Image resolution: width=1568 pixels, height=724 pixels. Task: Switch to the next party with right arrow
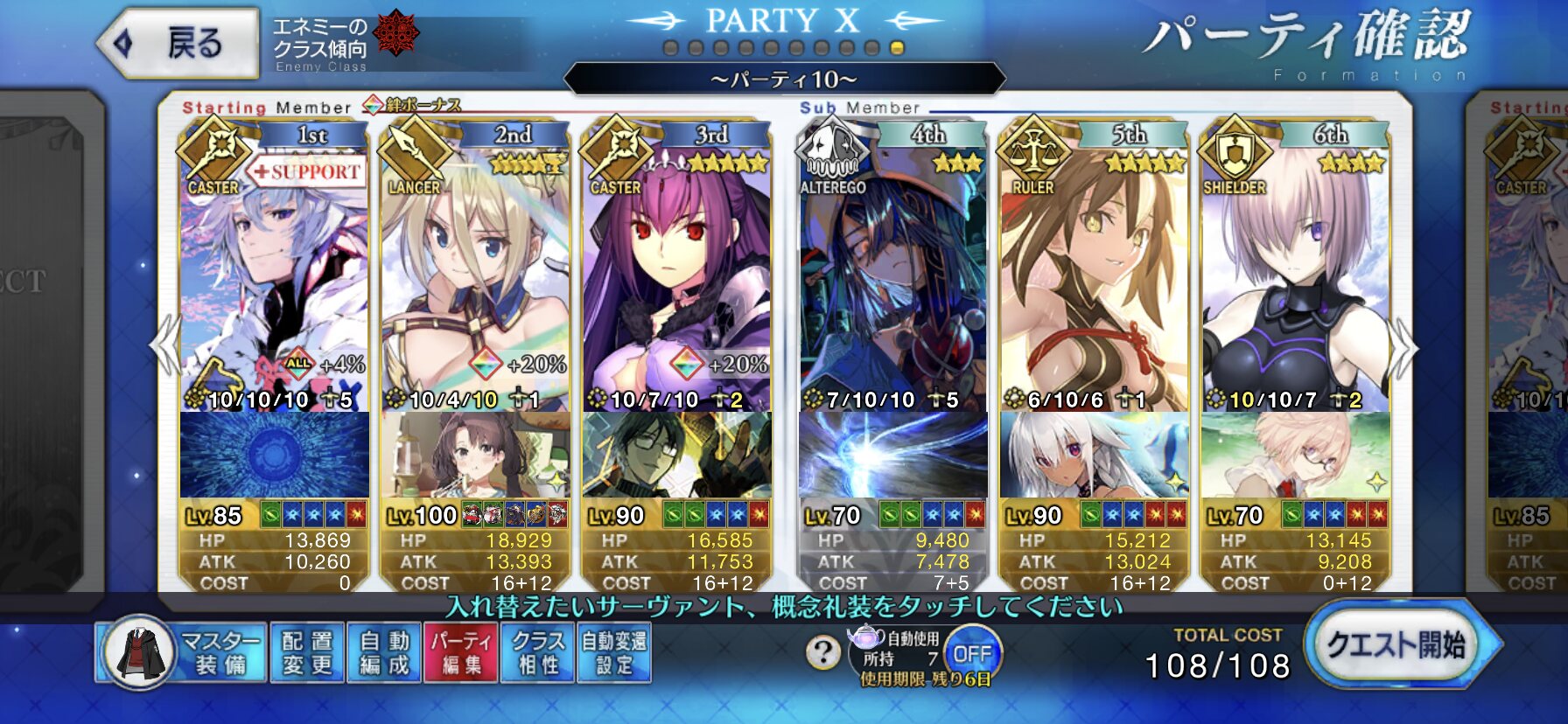point(1403,348)
